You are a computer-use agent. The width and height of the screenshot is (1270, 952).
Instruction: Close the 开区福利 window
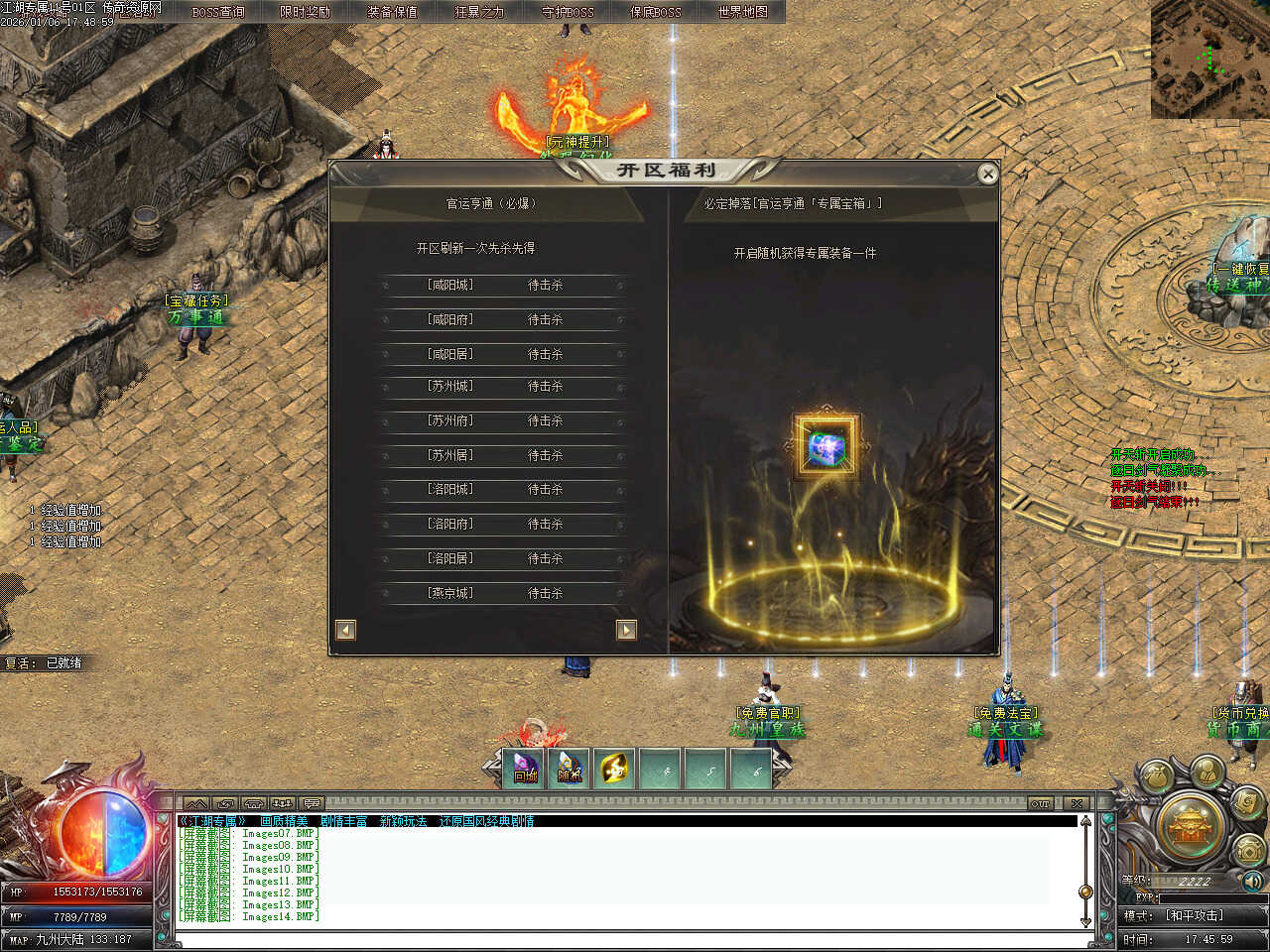tap(987, 175)
